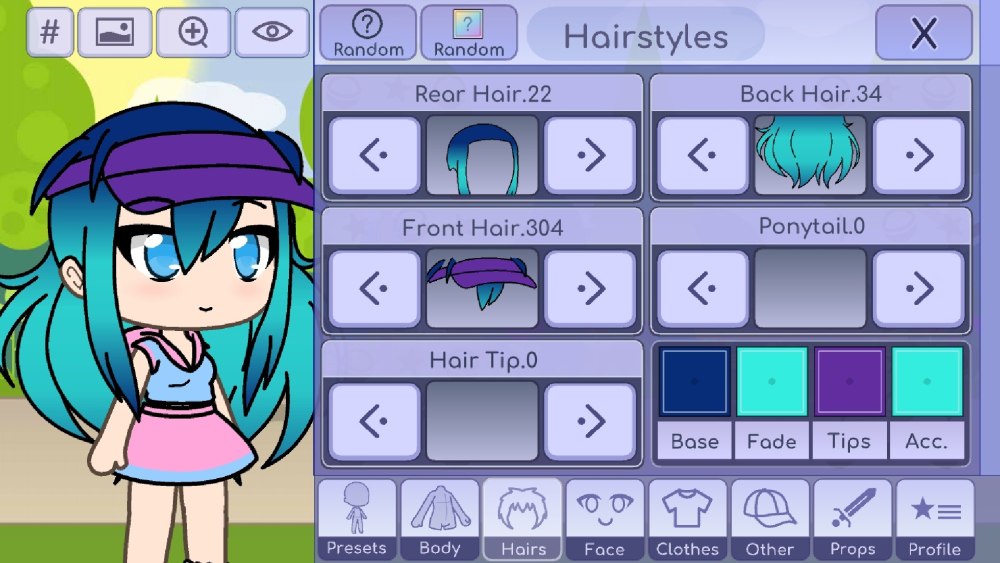Select next Hair Tip style
The width and height of the screenshot is (1000, 563).
590,421
